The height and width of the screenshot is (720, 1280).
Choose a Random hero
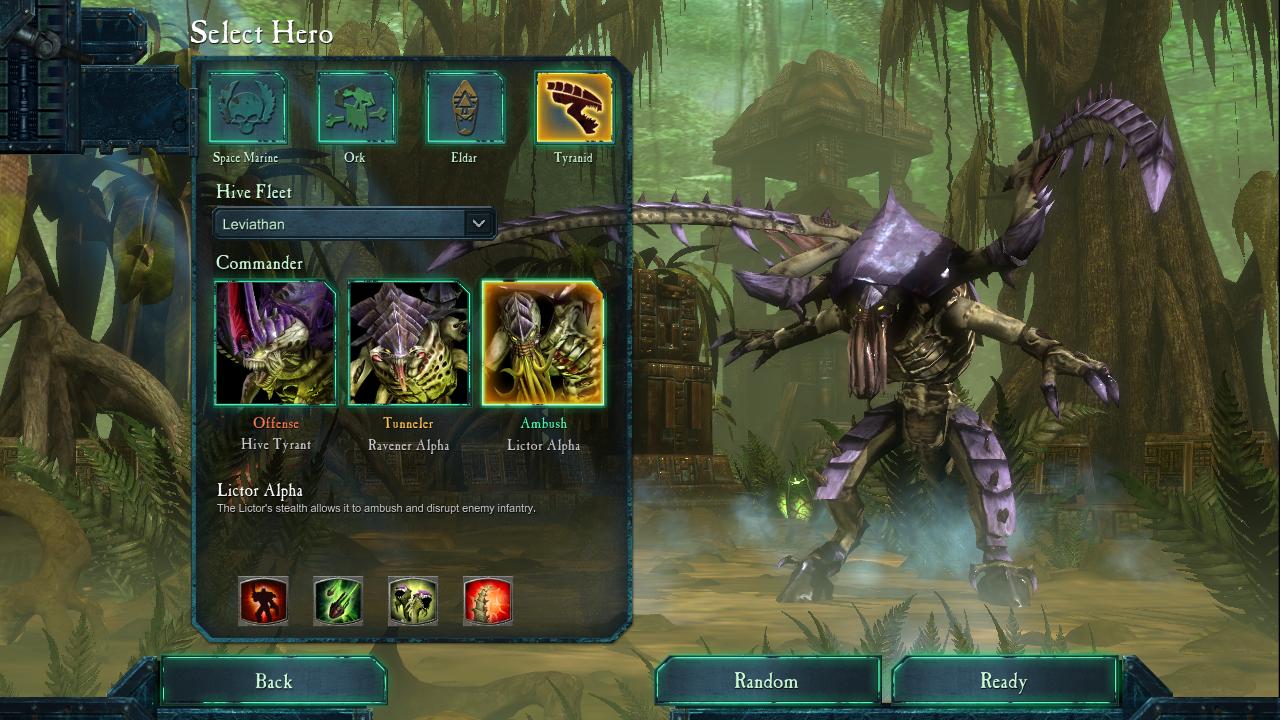pyautogui.click(x=767, y=682)
